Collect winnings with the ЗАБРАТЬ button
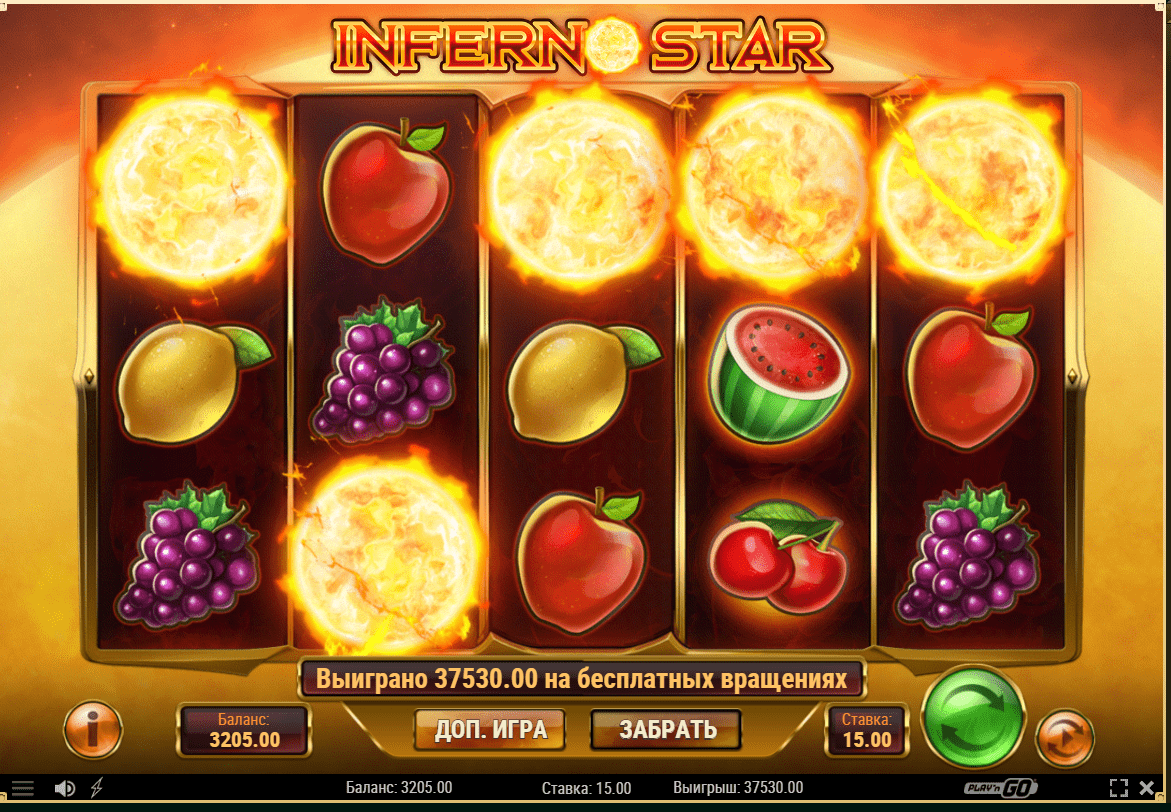 (666, 729)
